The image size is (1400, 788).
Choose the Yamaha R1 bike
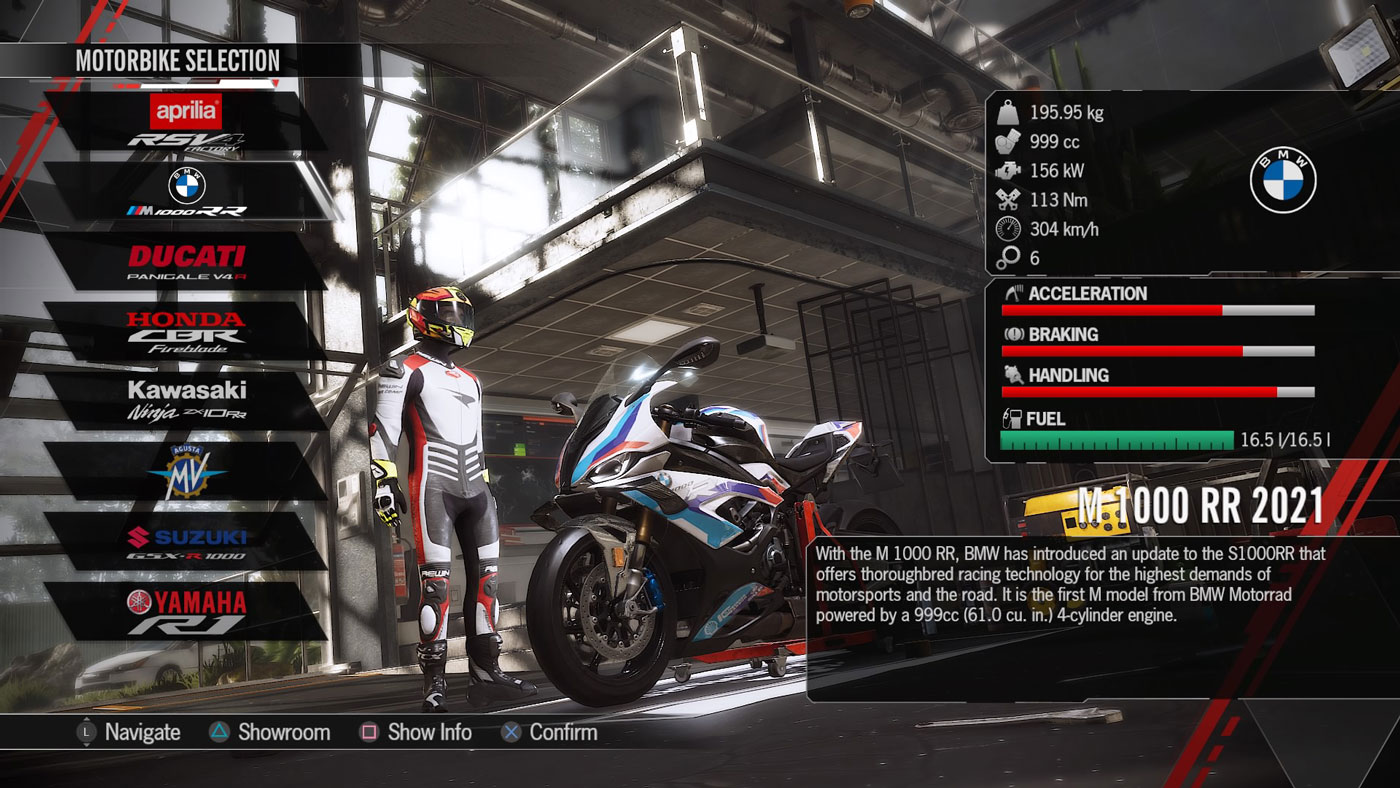[x=186, y=611]
